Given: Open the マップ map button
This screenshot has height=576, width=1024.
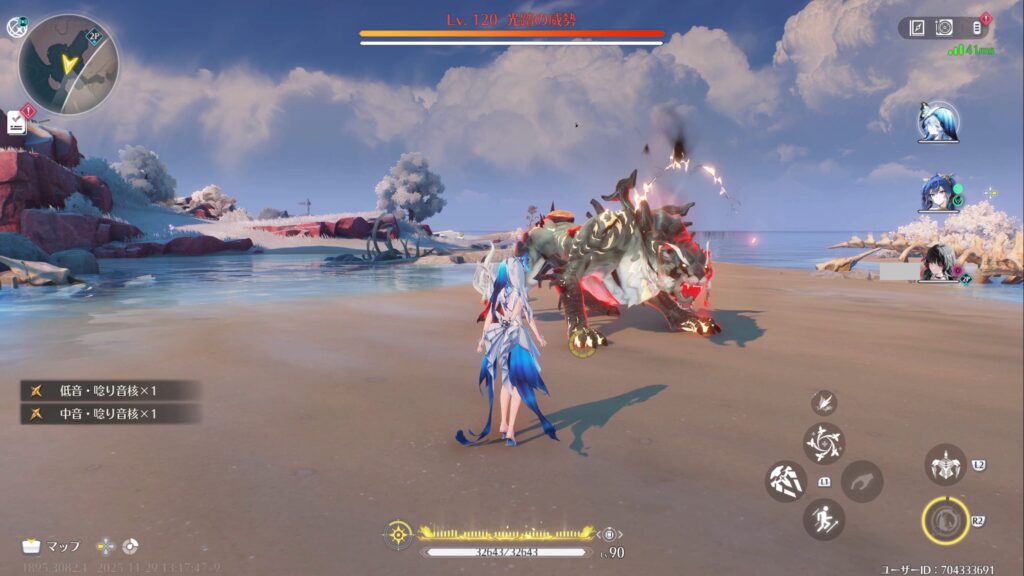Looking at the screenshot, I should [x=51, y=546].
